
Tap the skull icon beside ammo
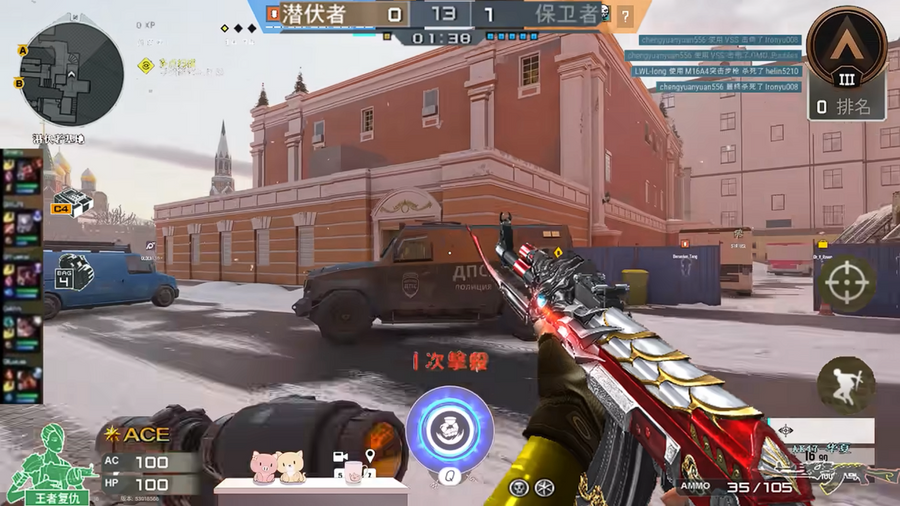click(518, 487)
